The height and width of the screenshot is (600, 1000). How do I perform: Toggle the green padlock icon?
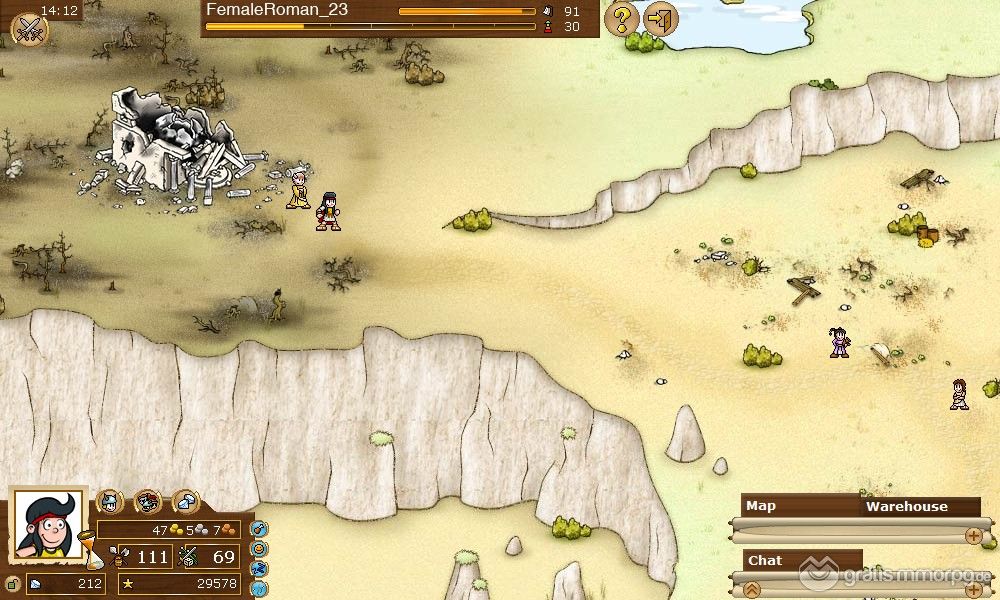pyautogui.click(x=13, y=584)
